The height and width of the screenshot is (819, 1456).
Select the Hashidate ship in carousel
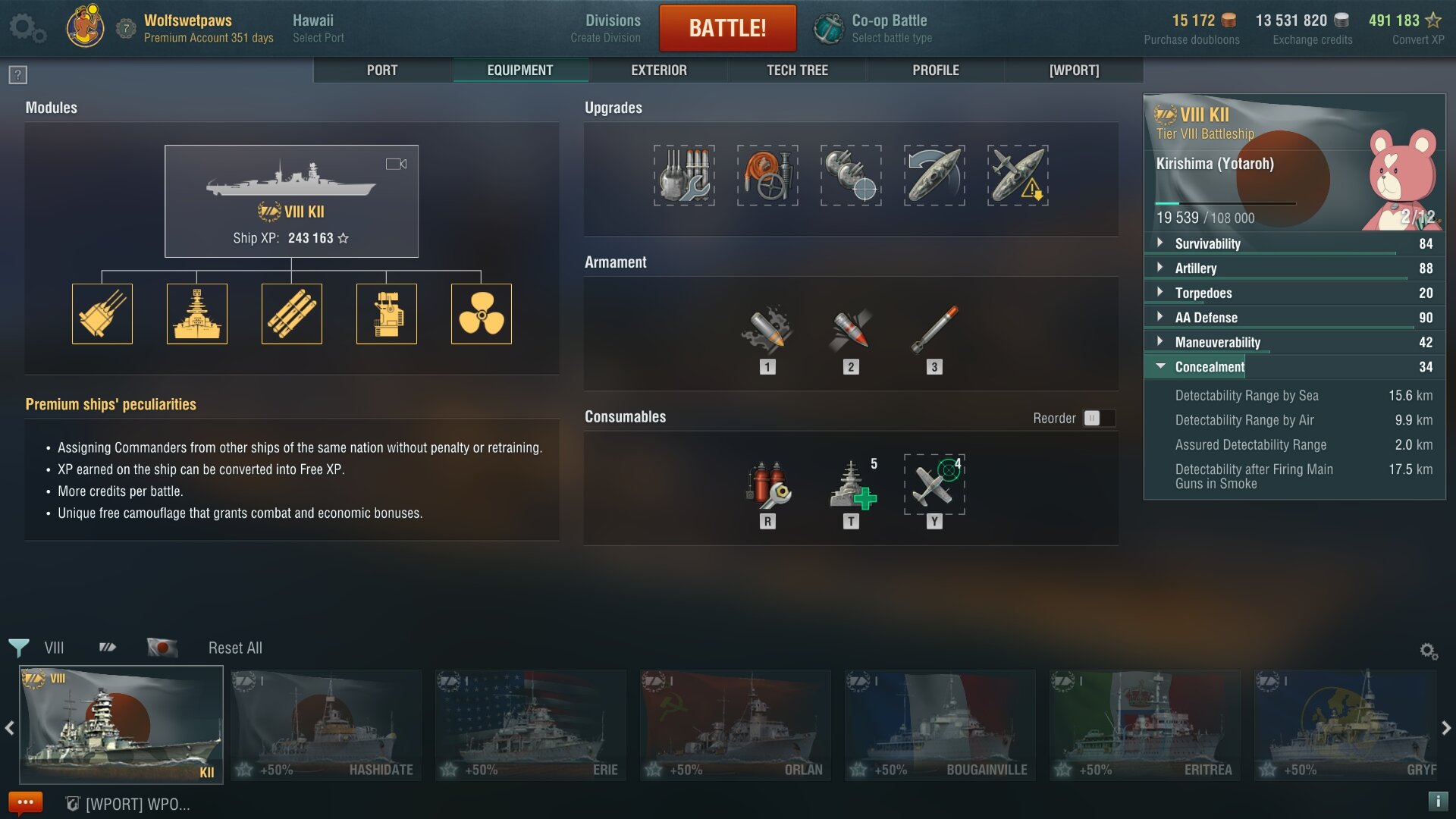[326, 724]
